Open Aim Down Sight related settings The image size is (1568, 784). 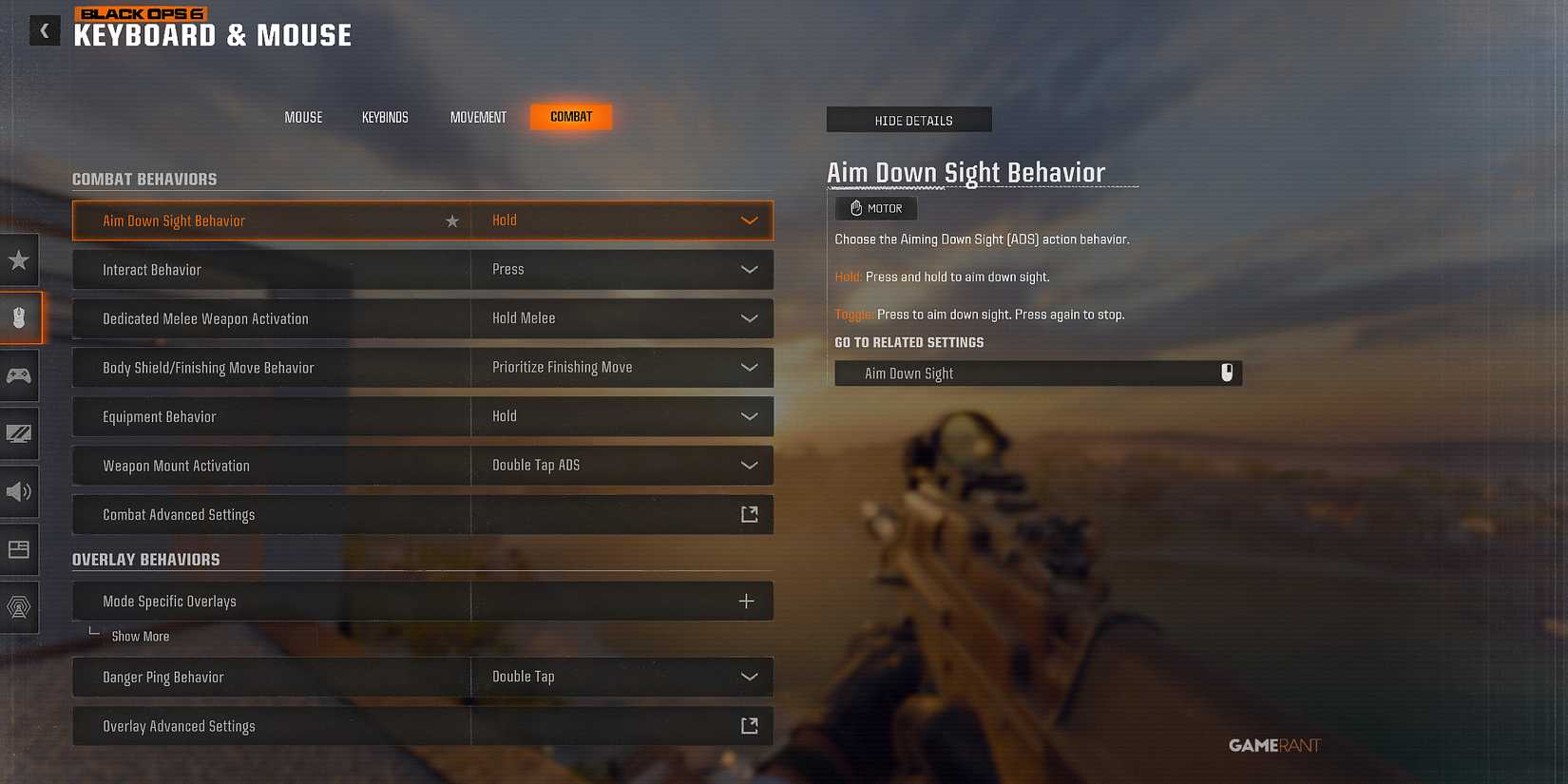(1039, 373)
